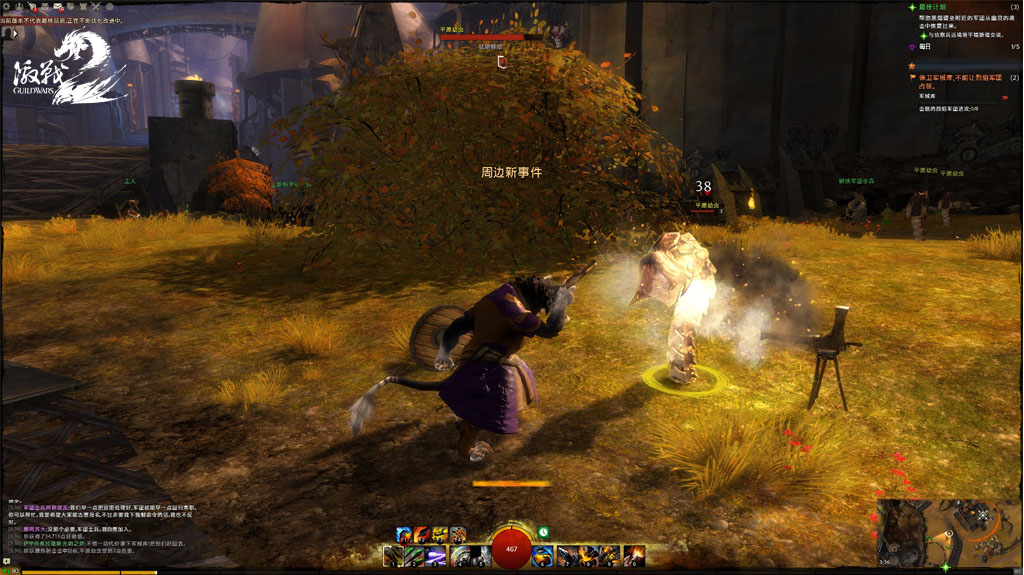Click the minimap

click(x=948, y=533)
